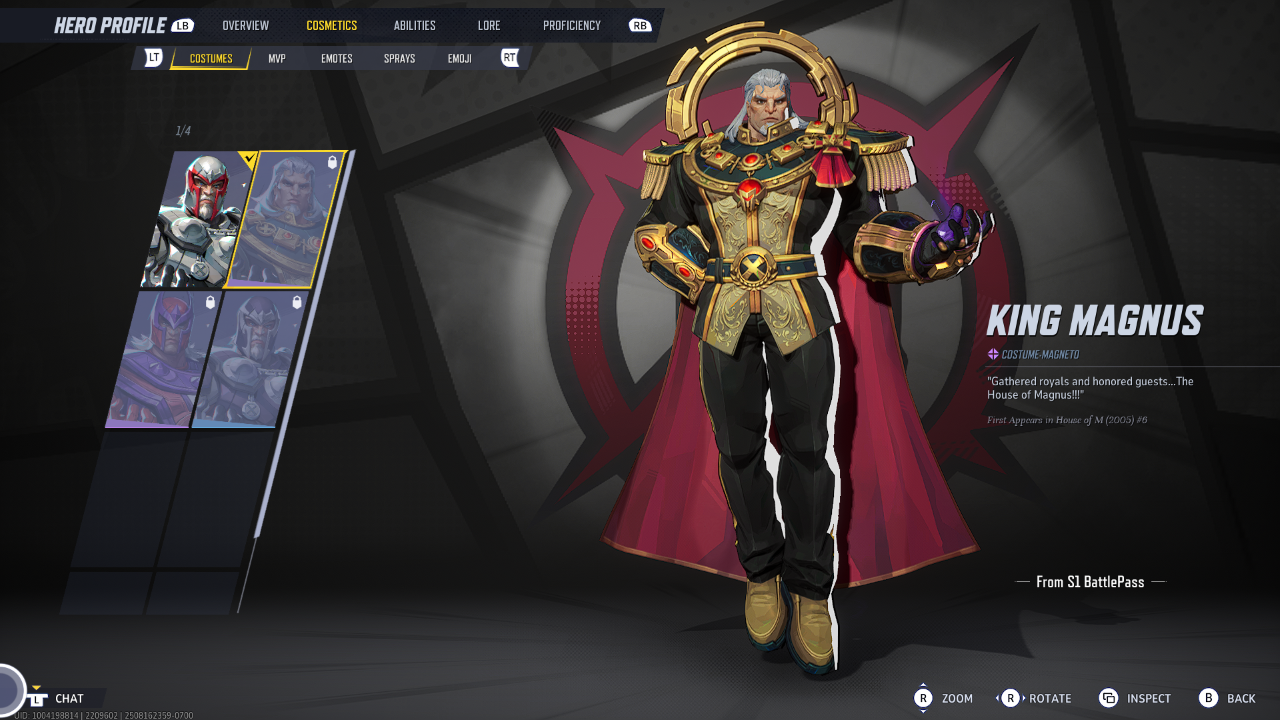The height and width of the screenshot is (720, 1280).
Task: Choose the Emoji sub-tab
Action: coord(460,59)
